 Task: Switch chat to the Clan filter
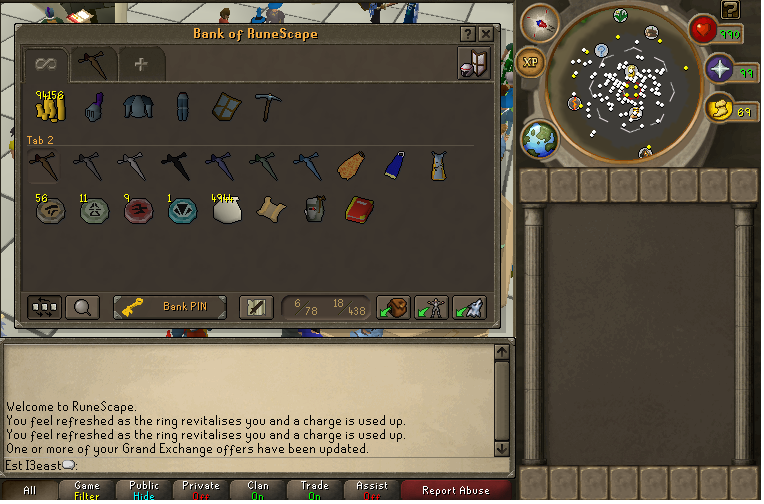point(258,490)
